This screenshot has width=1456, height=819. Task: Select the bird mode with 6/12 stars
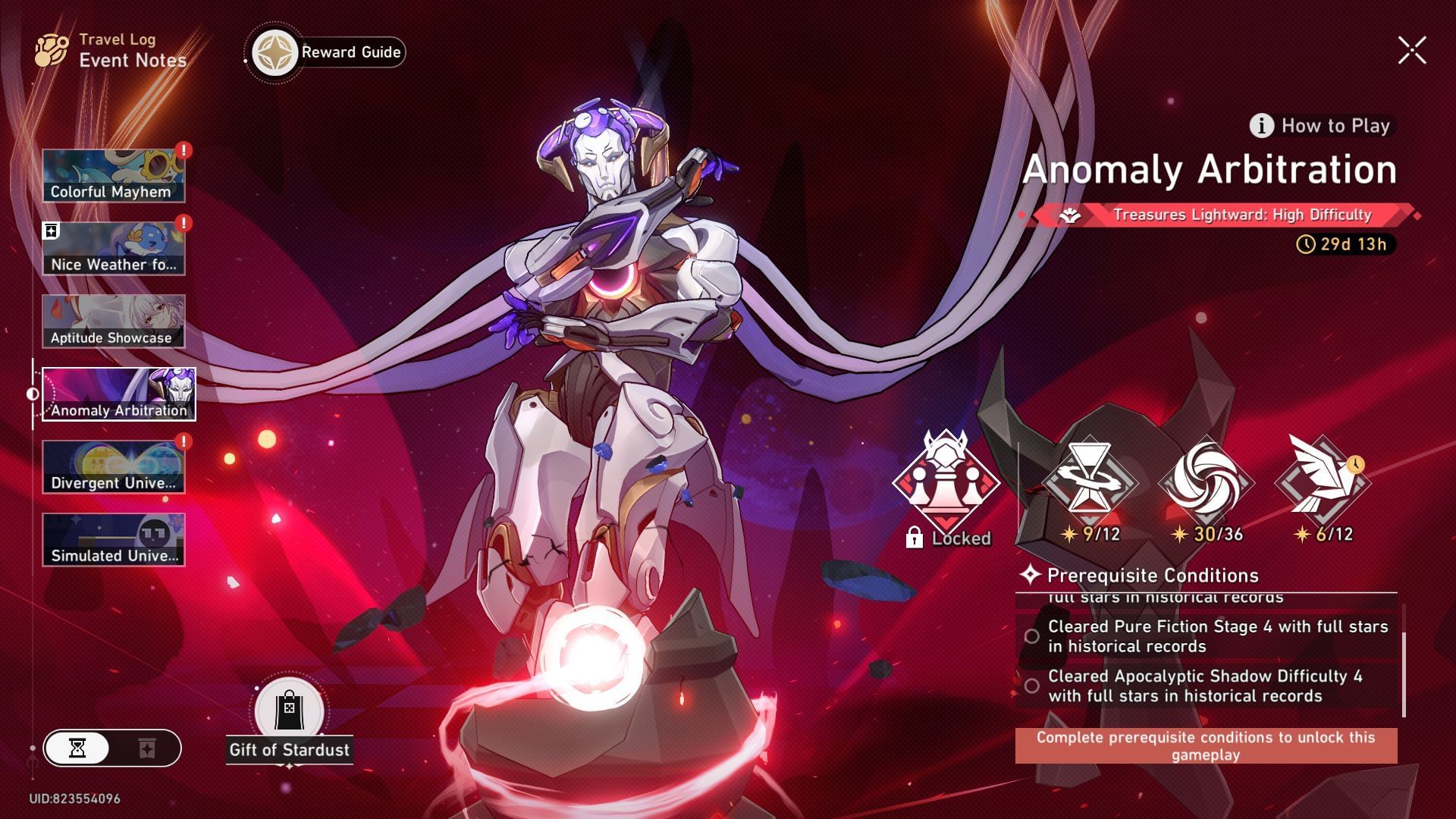click(x=1323, y=482)
